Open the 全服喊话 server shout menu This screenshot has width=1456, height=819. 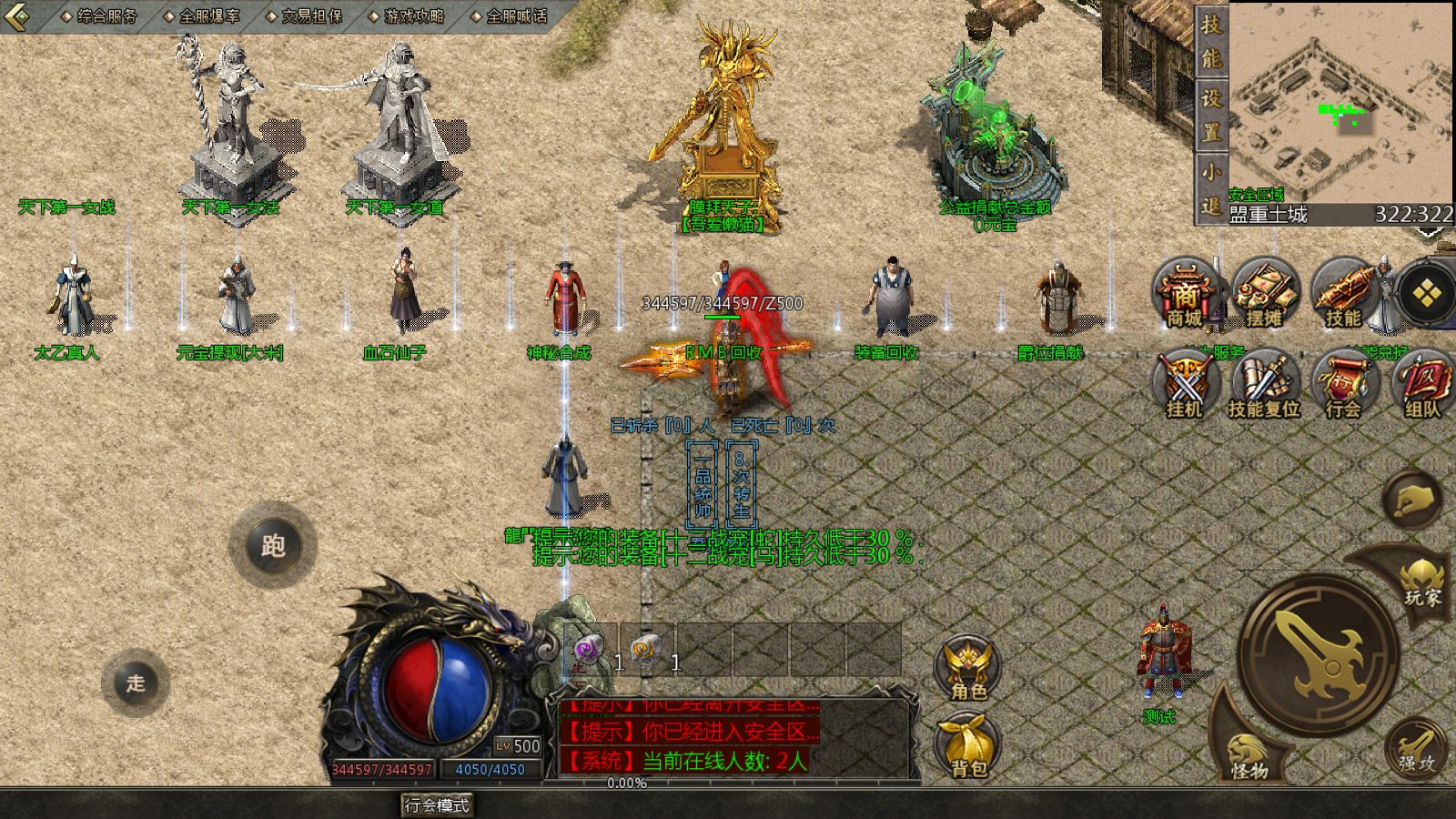click(510, 16)
